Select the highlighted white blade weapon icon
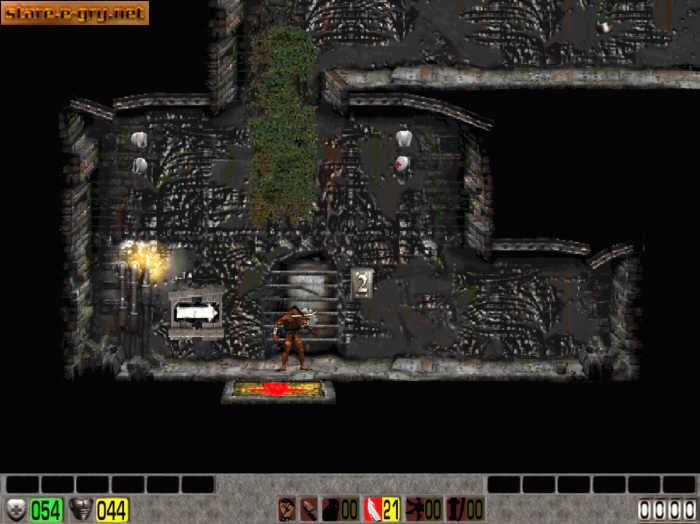The image size is (700, 524). [x=373, y=509]
